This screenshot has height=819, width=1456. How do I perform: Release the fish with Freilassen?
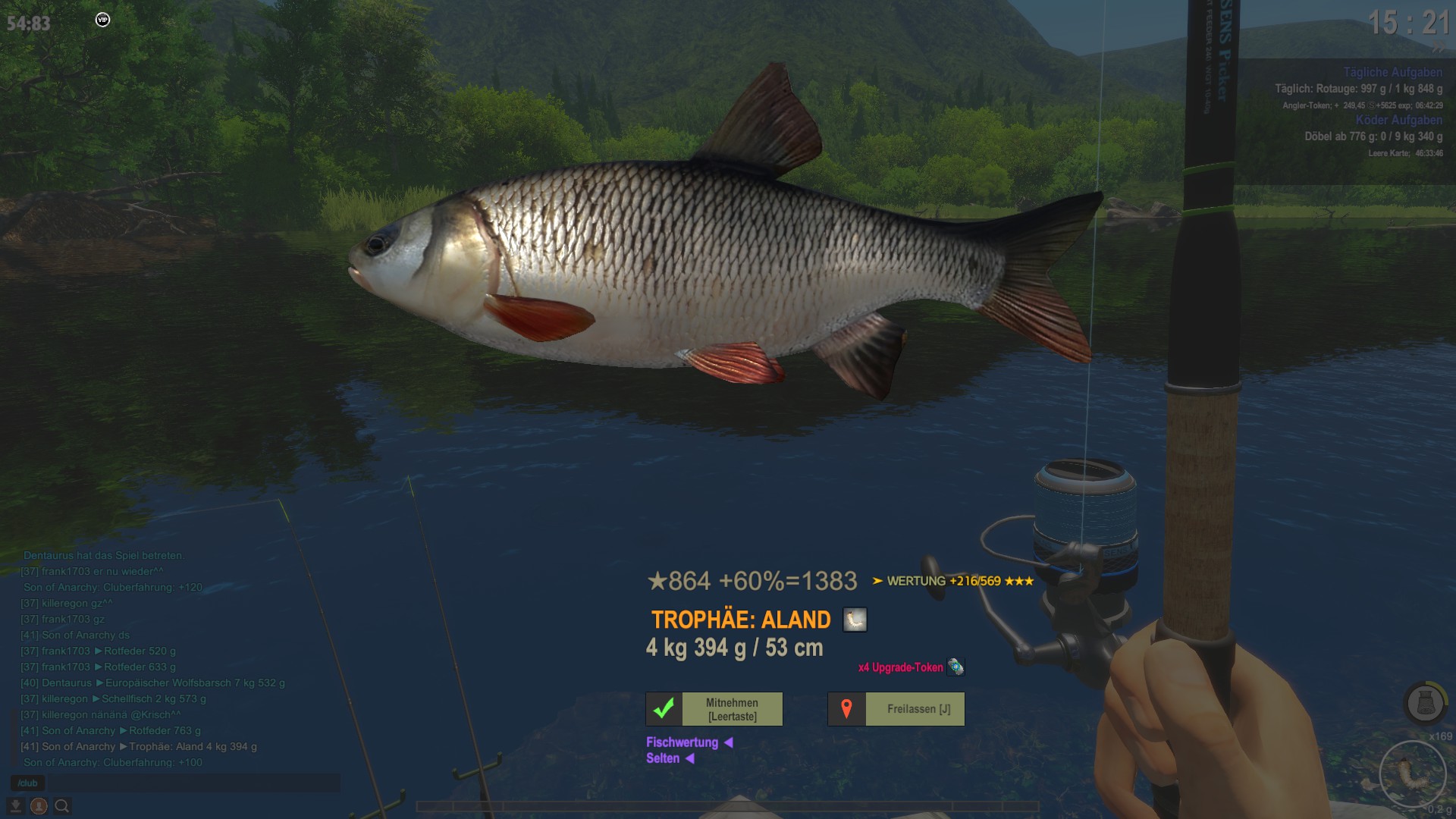coord(896,709)
